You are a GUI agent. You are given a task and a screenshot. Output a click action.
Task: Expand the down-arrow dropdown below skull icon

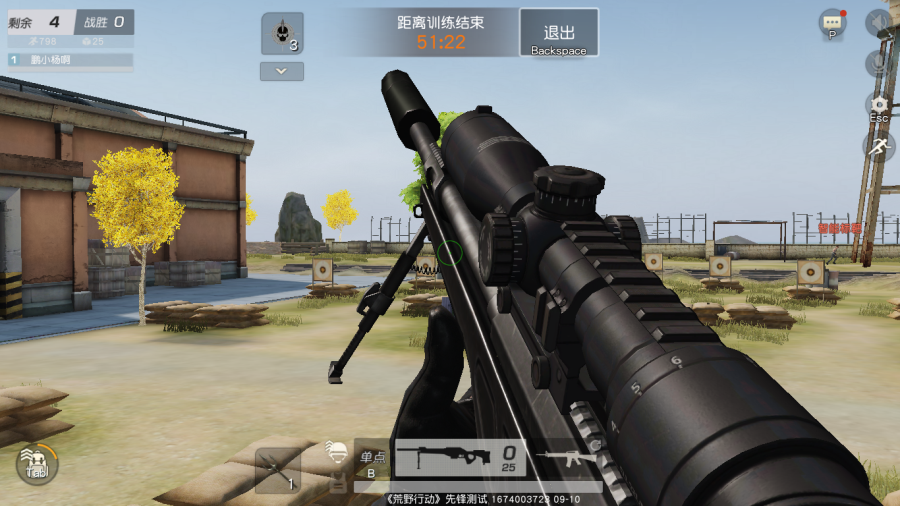tap(282, 71)
